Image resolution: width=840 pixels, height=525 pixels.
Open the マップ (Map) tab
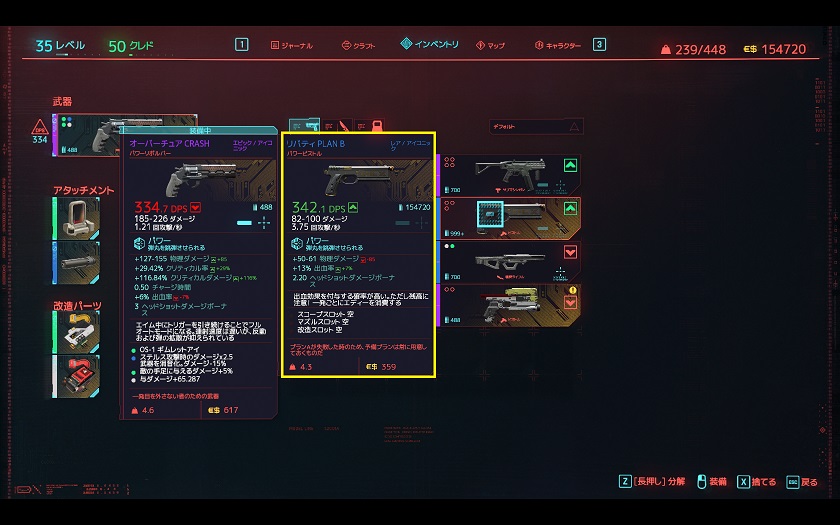coord(491,45)
